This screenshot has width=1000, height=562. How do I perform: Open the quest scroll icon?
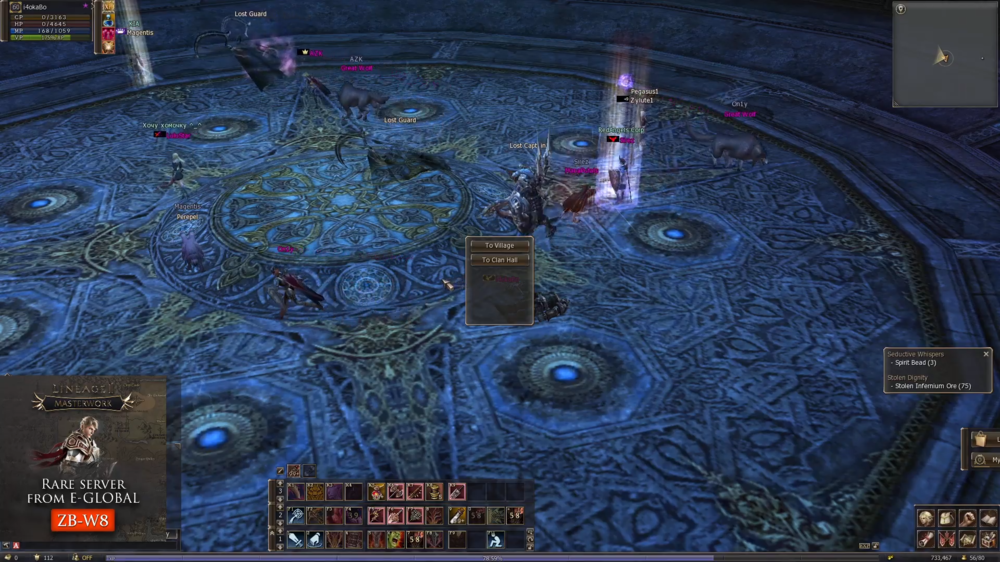pyautogui.click(x=926, y=539)
